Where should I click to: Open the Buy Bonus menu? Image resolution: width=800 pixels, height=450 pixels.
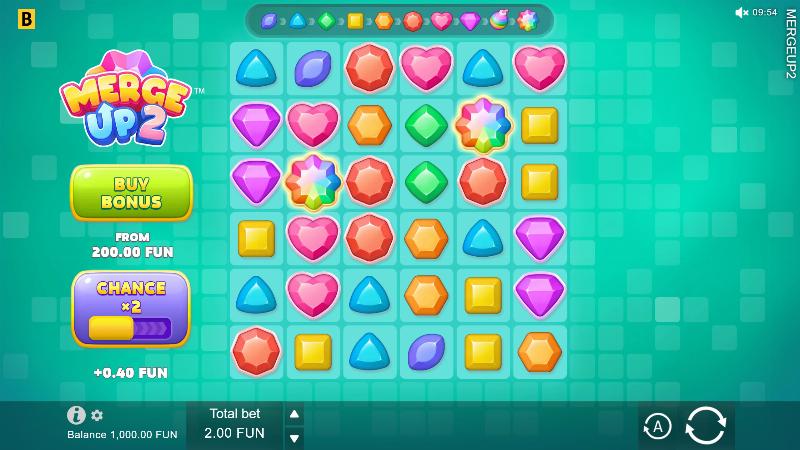[131, 192]
